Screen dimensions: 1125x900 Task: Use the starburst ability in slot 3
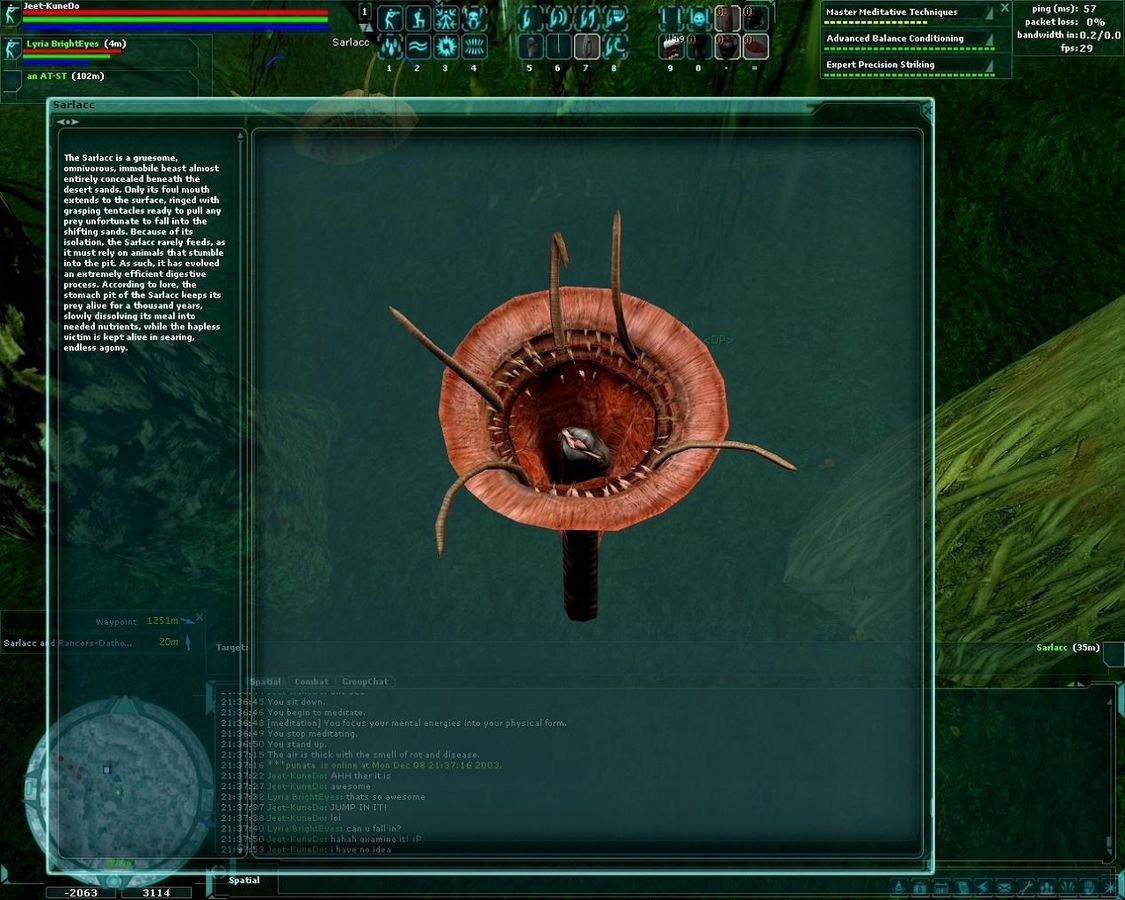pyautogui.click(x=446, y=46)
